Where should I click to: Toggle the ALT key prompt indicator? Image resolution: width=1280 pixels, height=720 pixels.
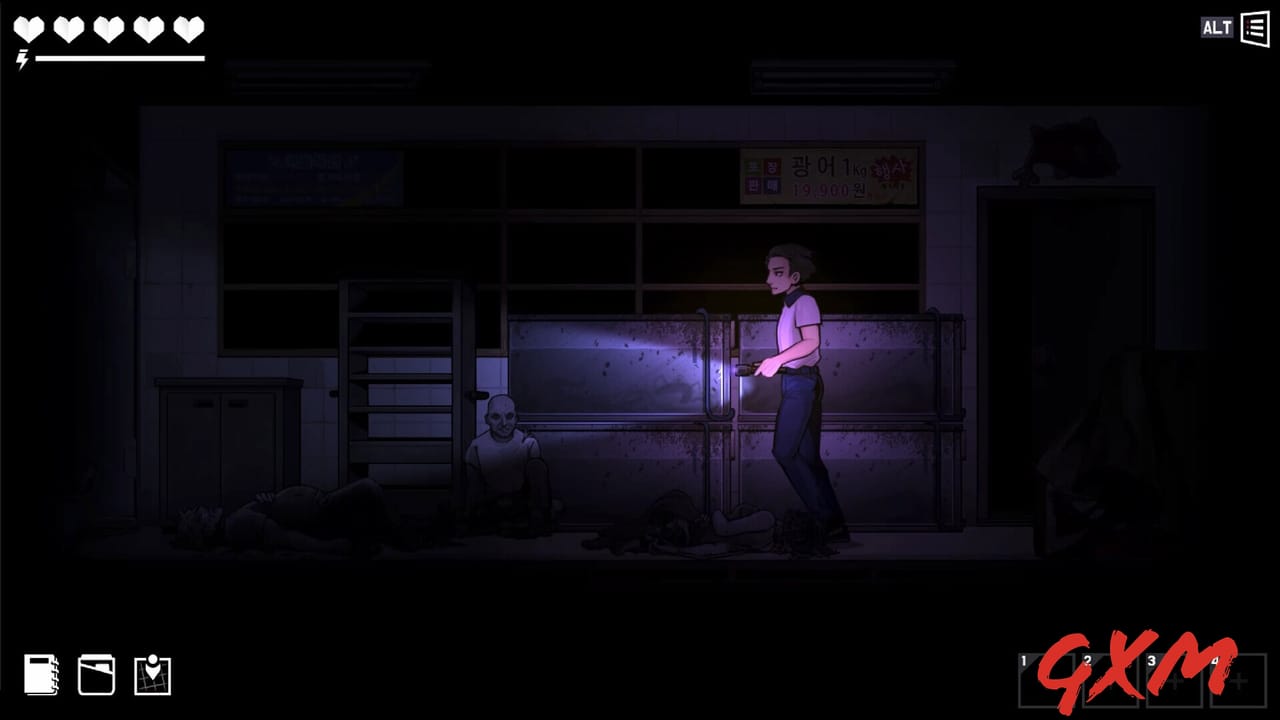(x=1216, y=28)
